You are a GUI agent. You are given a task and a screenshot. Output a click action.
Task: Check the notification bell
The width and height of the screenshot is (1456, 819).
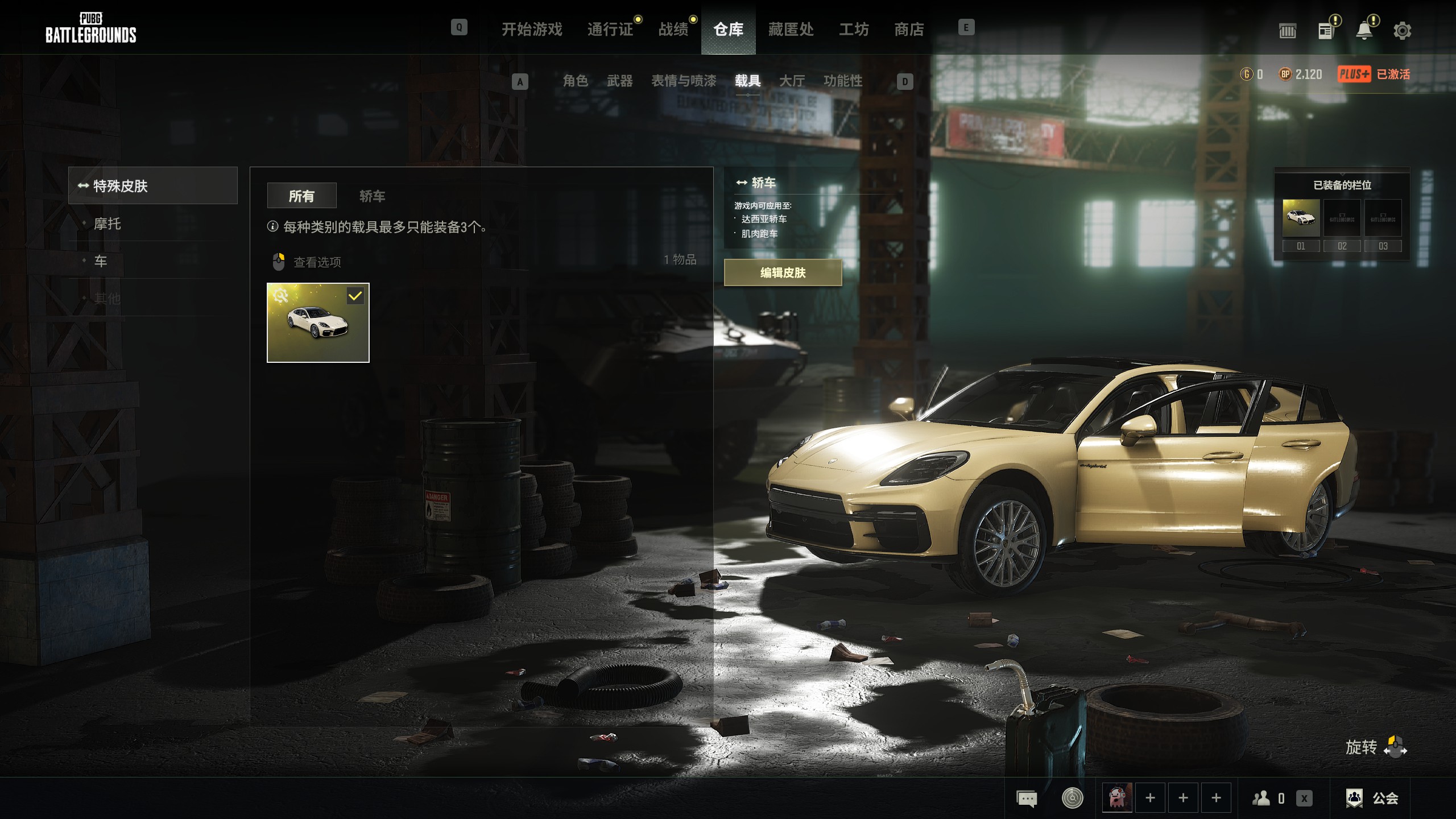pyautogui.click(x=1364, y=31)
